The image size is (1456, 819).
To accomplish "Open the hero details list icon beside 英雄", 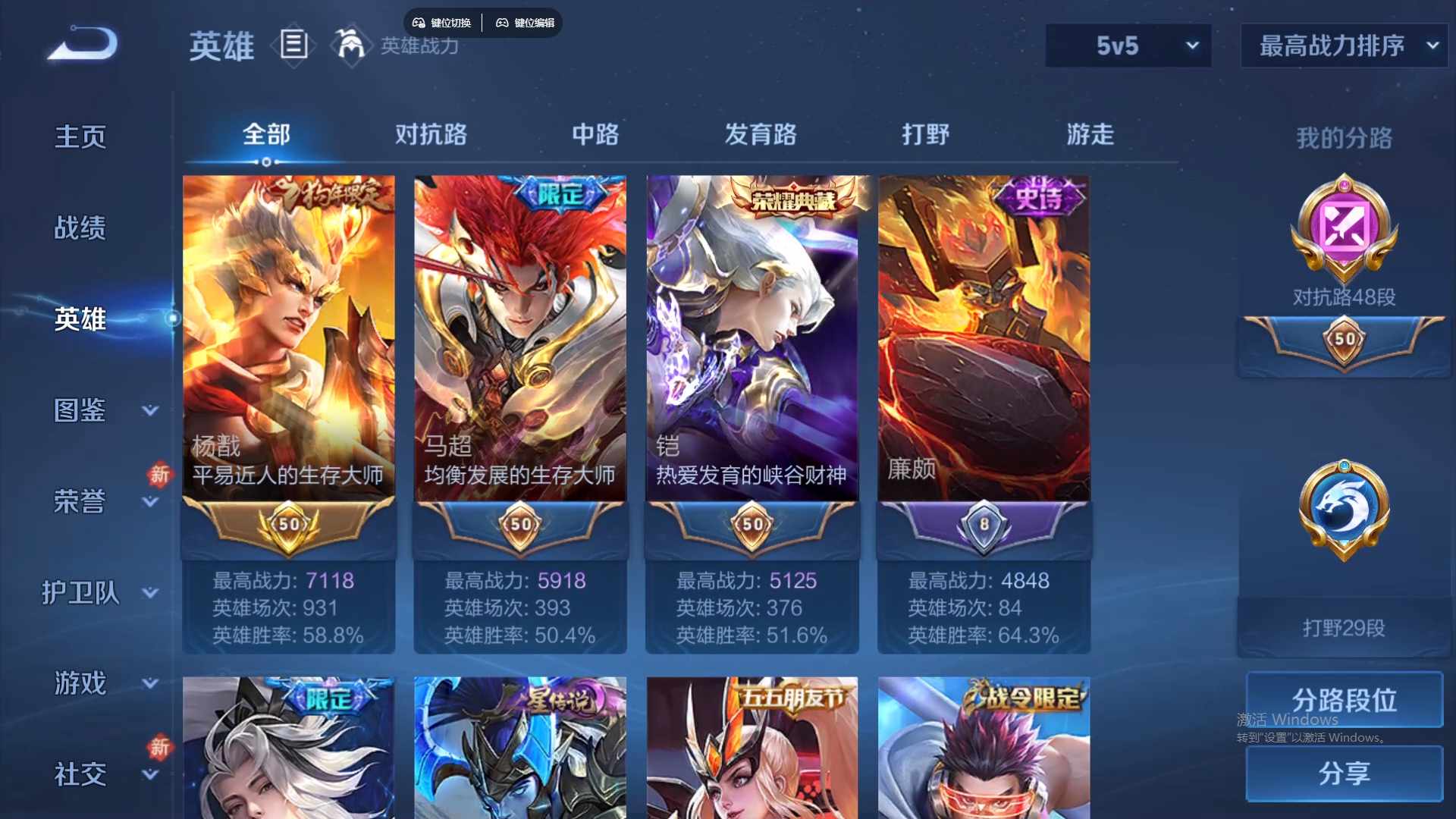I will (x=294, y=45).
